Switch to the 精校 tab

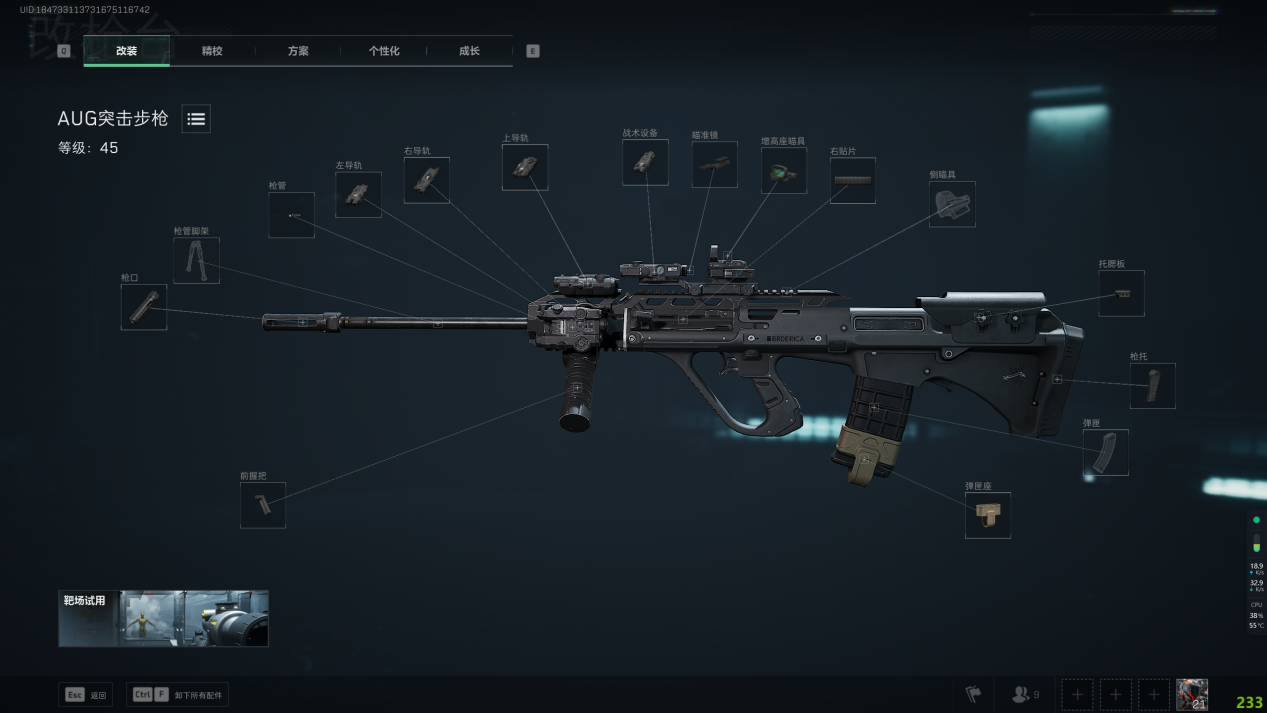(x=212, y=51)
